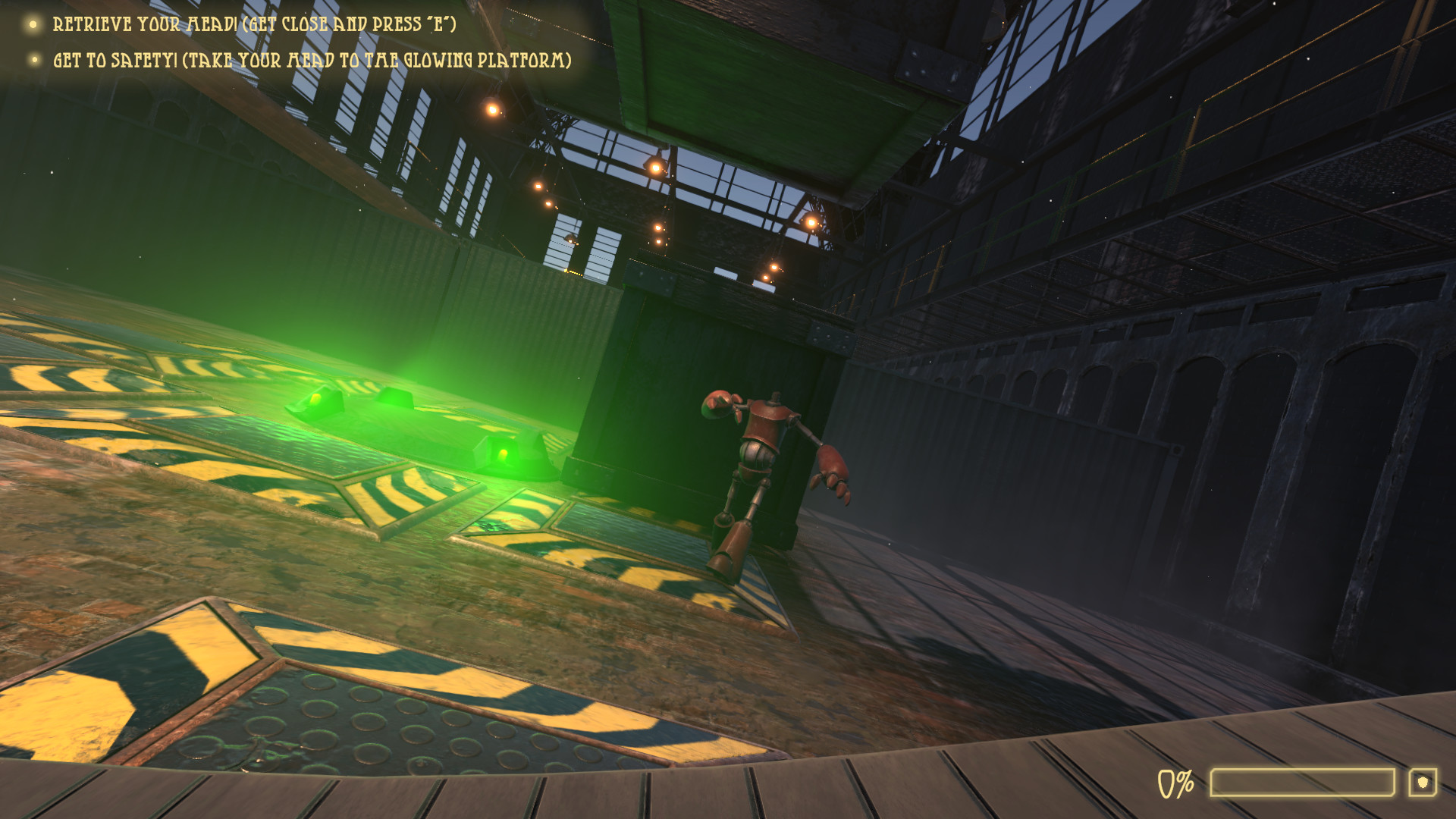
Task: Select the bullet point beside the first objective
Action: point(33,25)
